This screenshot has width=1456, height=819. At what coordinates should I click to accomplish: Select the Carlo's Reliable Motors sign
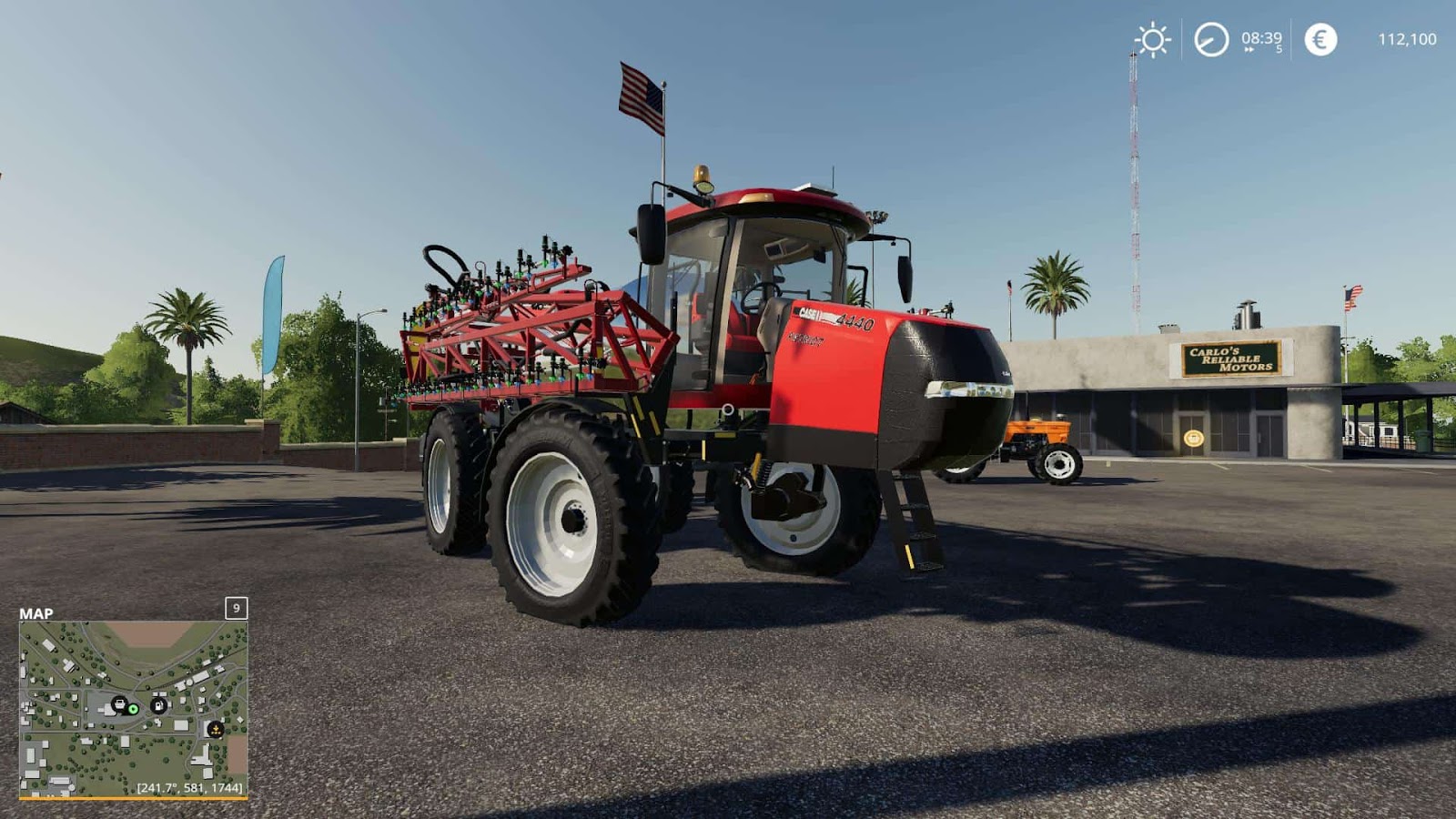click(1229, 359)
